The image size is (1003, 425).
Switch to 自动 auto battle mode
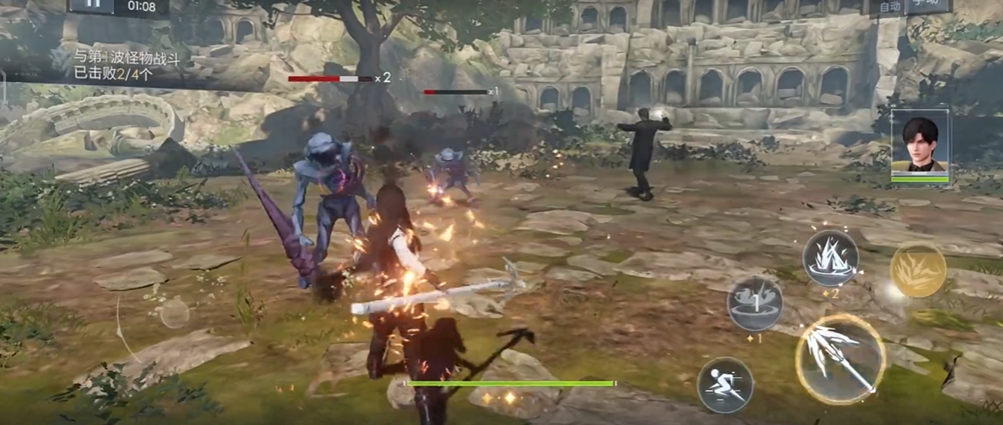click(x=888, y=5)
